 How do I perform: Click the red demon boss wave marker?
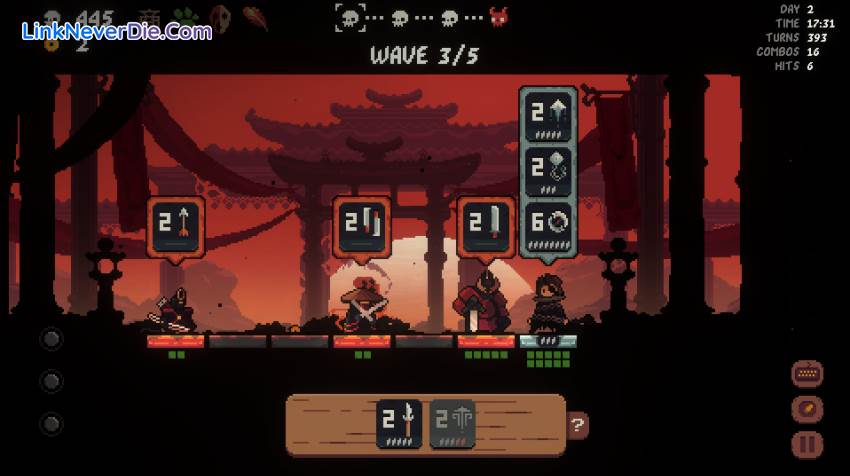[497, 17]
